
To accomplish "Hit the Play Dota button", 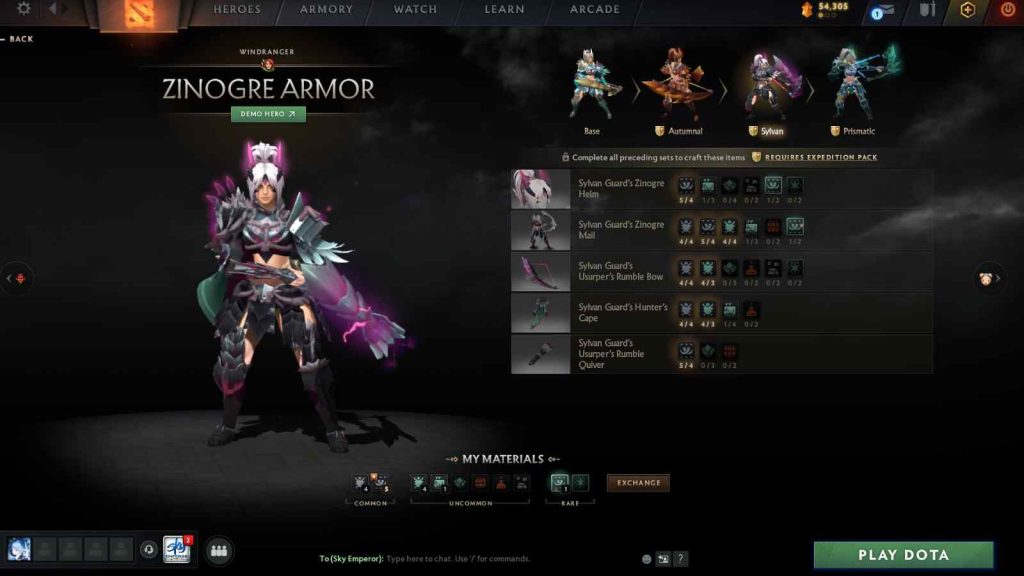I will click(903, 555).
